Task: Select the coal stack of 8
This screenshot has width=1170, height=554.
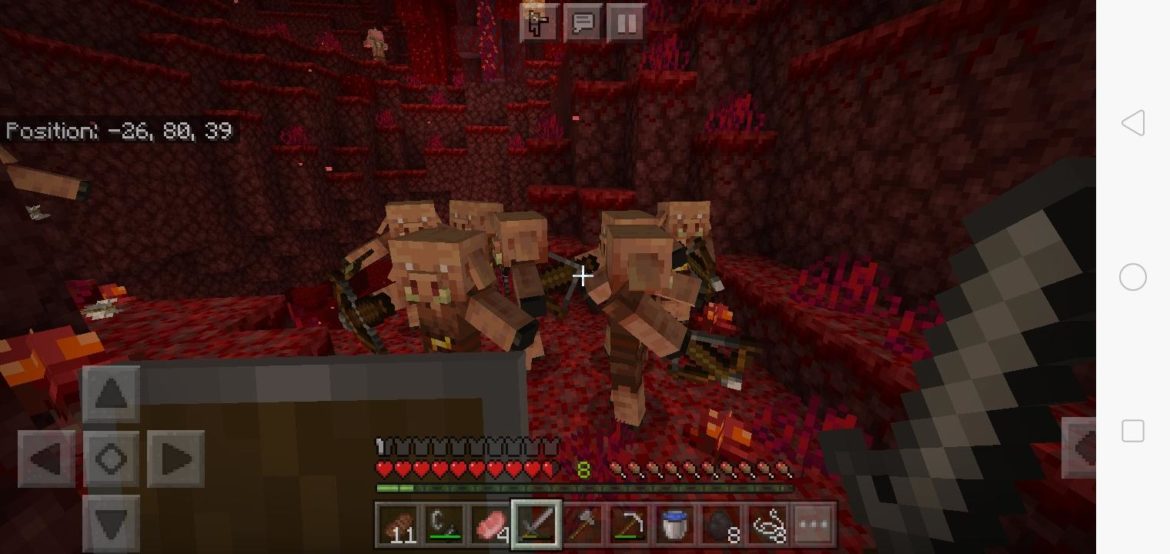Action: (x=721, y=524)
